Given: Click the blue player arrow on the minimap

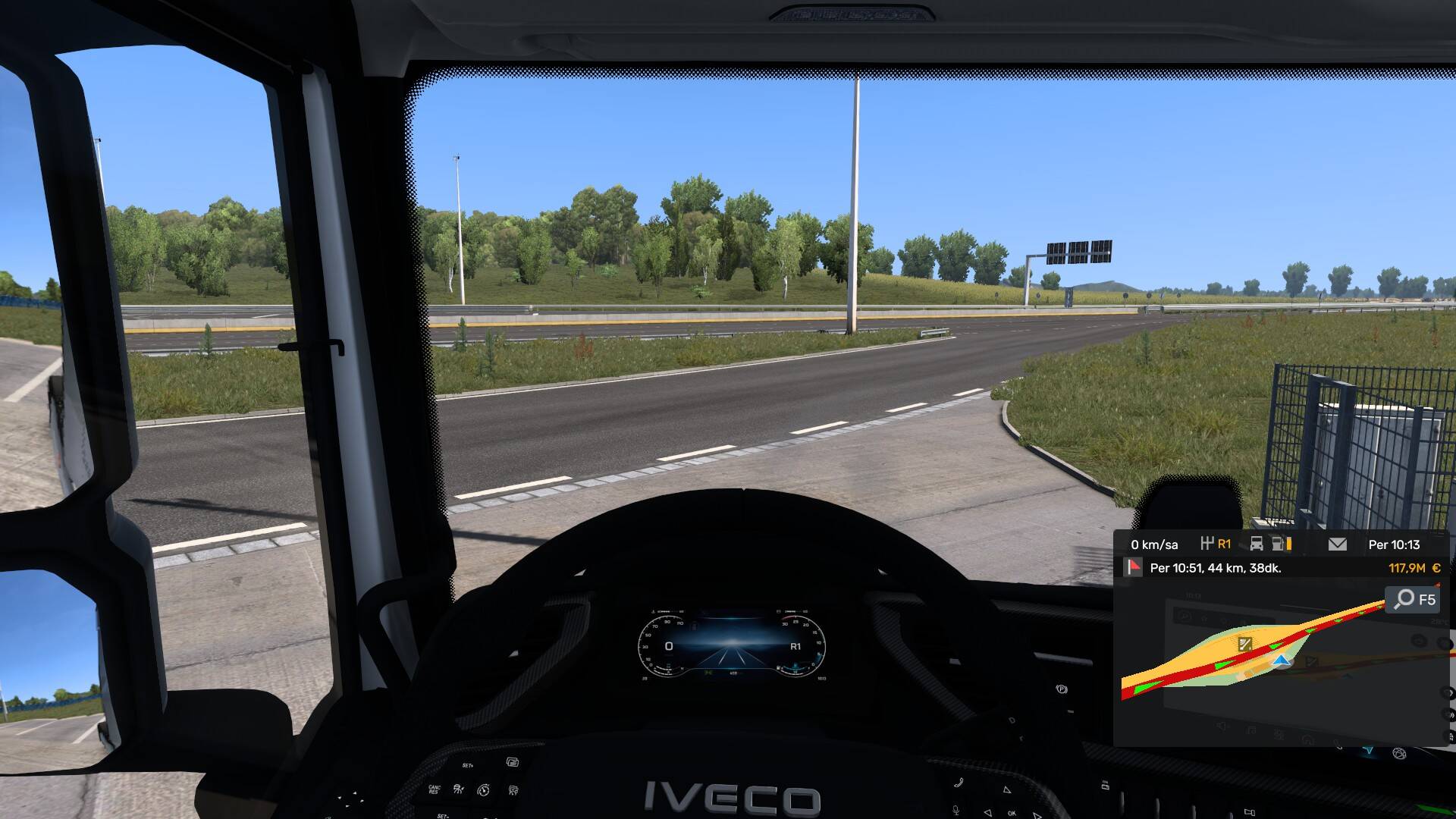Looking at the screenshot, I should (1282, 662).
